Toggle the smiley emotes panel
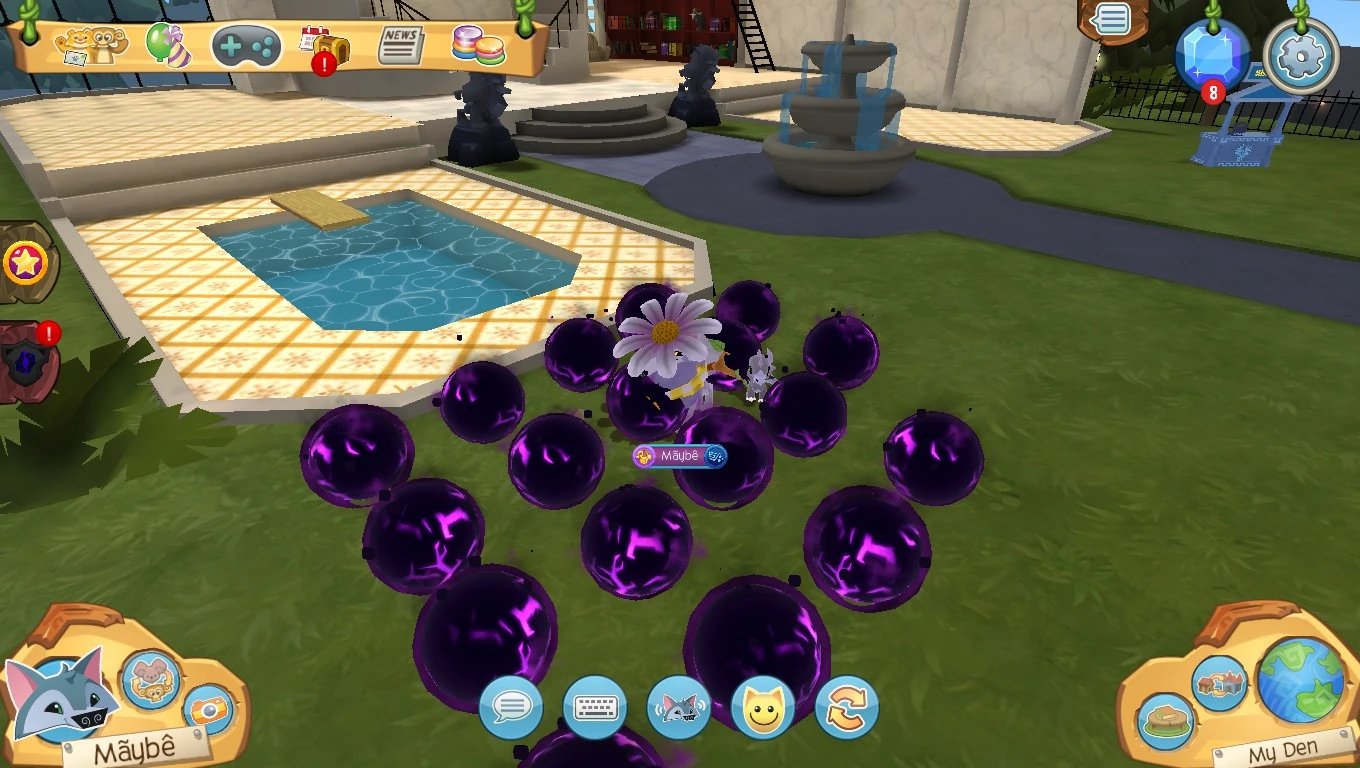The image size is (1360, 768). click(x=761, y=707)
